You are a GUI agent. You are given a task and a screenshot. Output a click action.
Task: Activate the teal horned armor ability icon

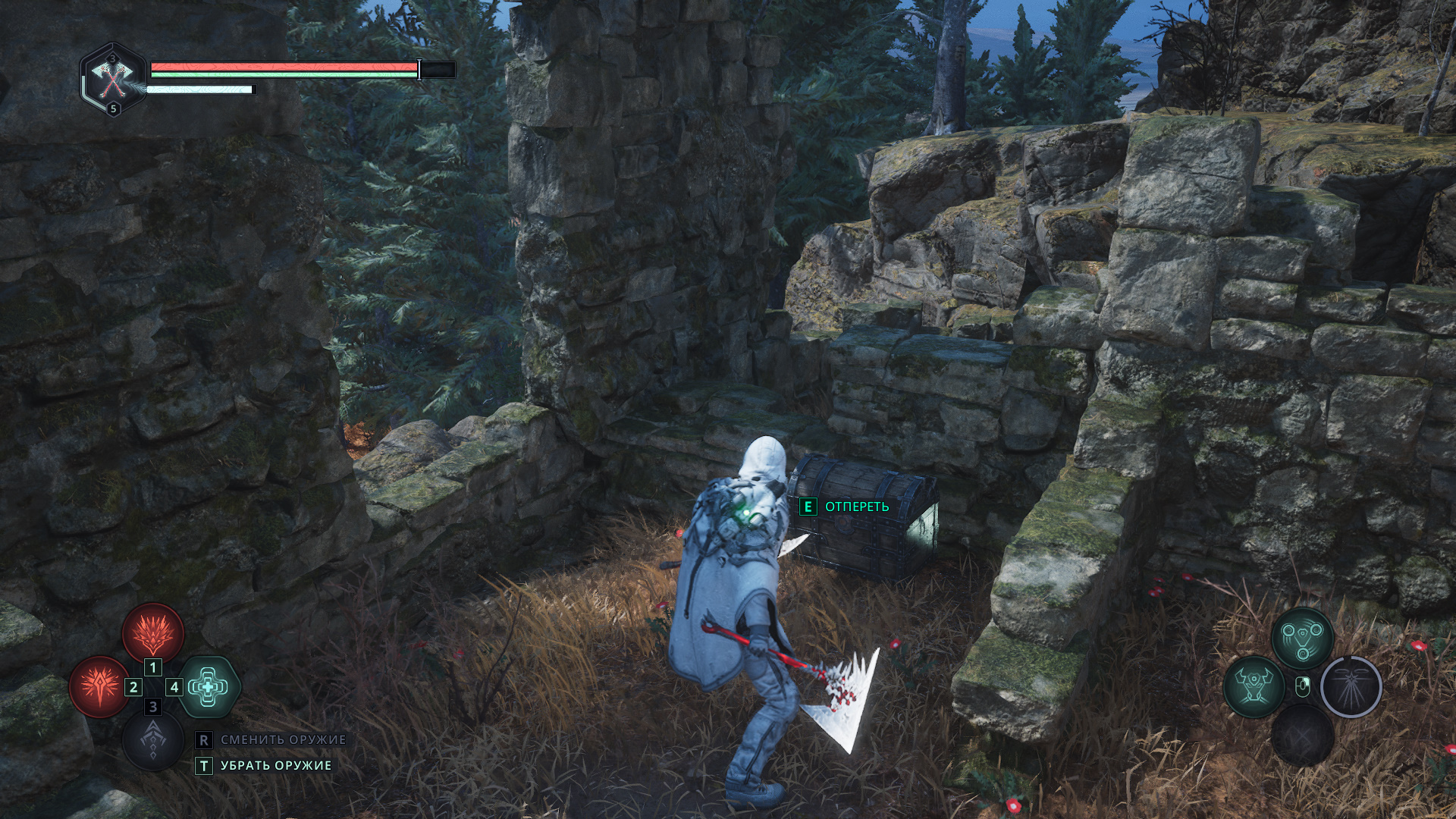[1254, 686]
